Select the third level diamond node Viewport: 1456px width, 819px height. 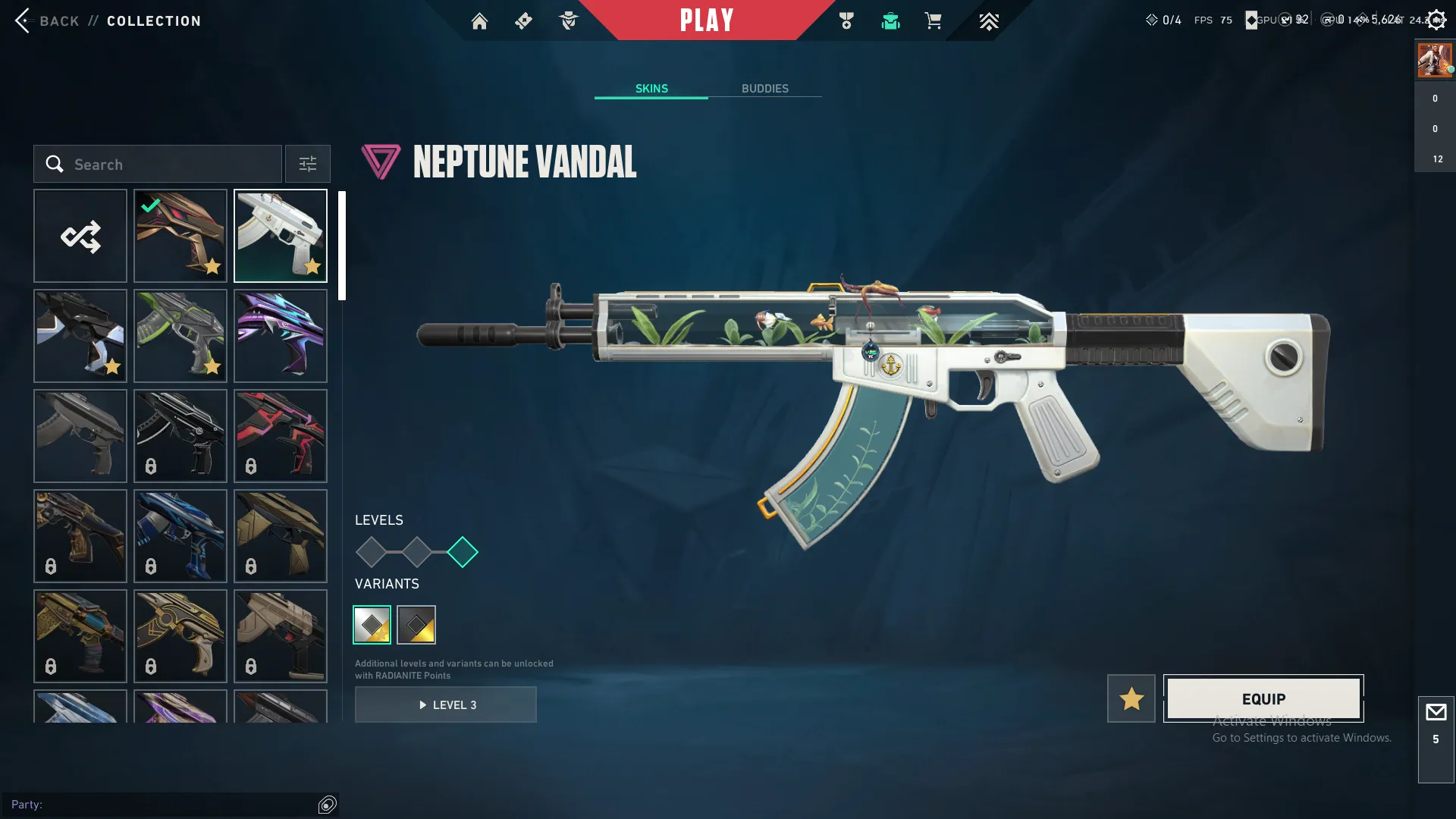pos(463,553)
